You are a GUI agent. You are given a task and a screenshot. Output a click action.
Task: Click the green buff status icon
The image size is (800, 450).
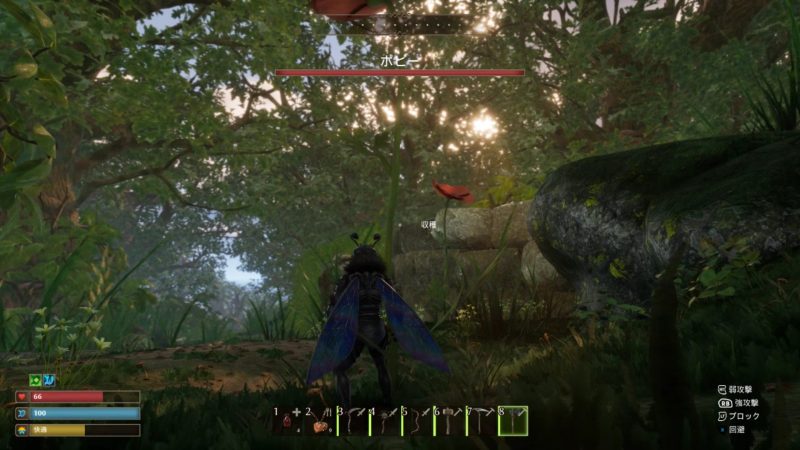coord(34,381)
